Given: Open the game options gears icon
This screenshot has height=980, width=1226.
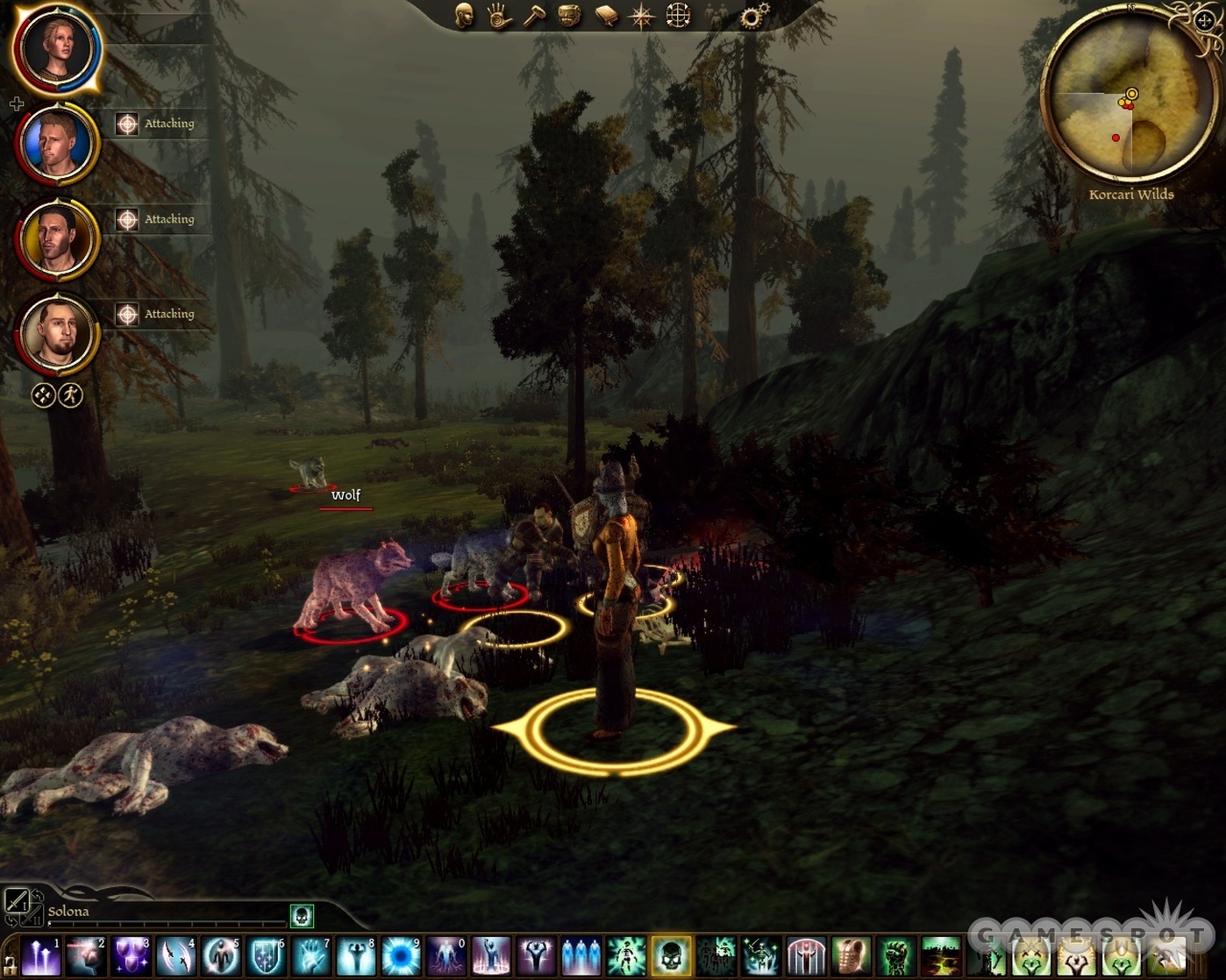Looking at the screenshot, I should coord(752,16).
